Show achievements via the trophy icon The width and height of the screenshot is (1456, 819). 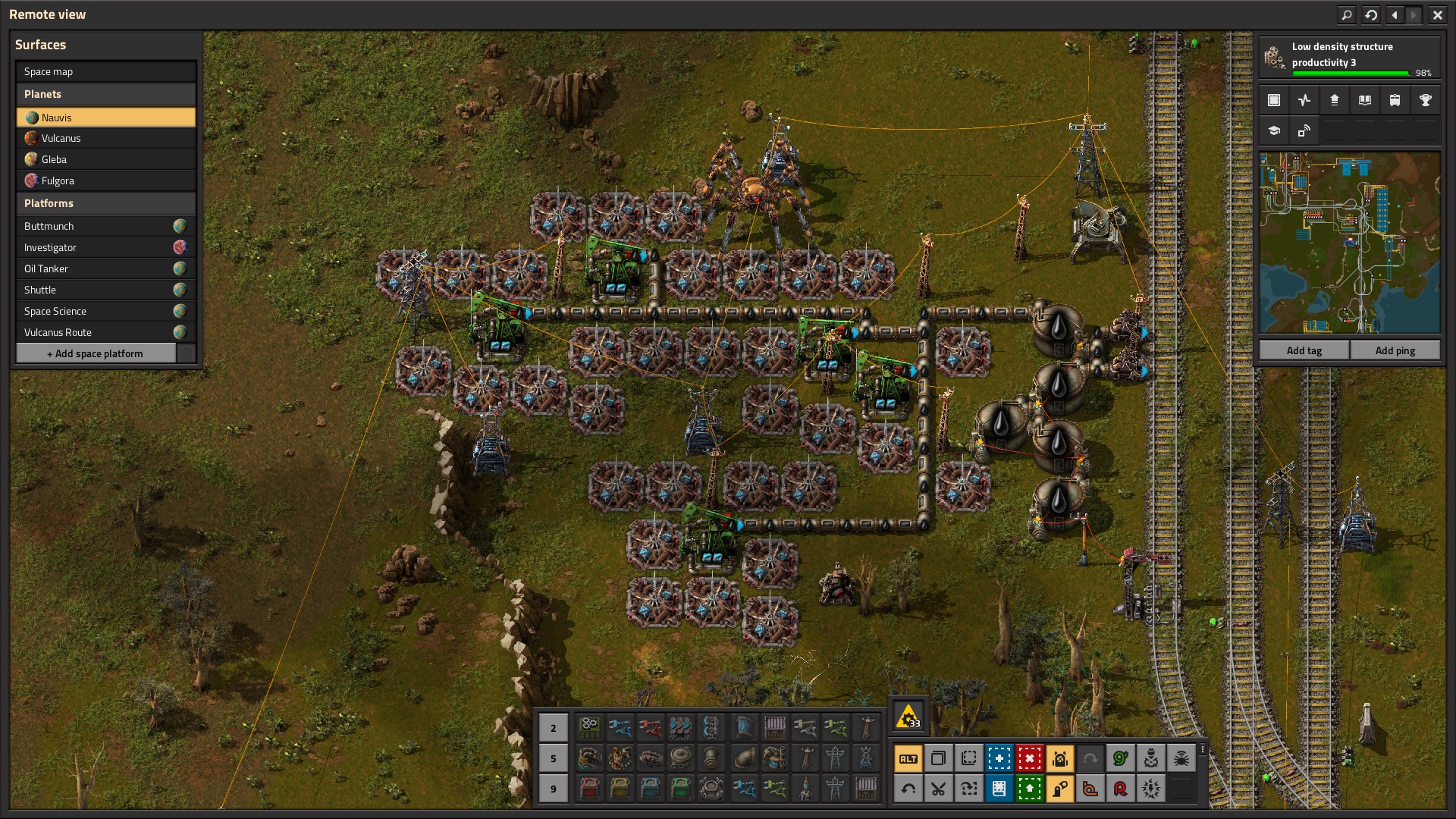(1425, 100)
